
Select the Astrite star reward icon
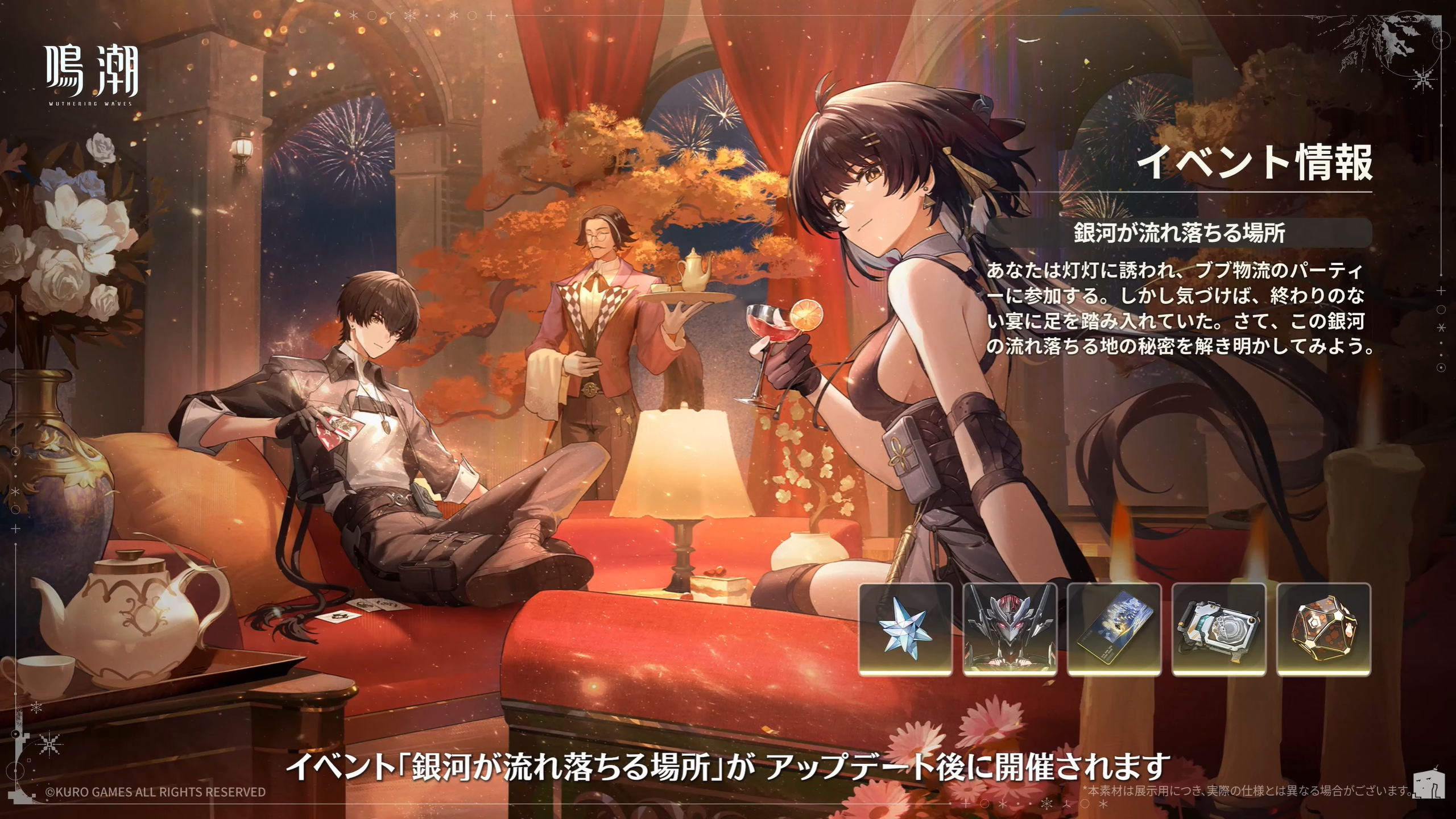[905, 629]
